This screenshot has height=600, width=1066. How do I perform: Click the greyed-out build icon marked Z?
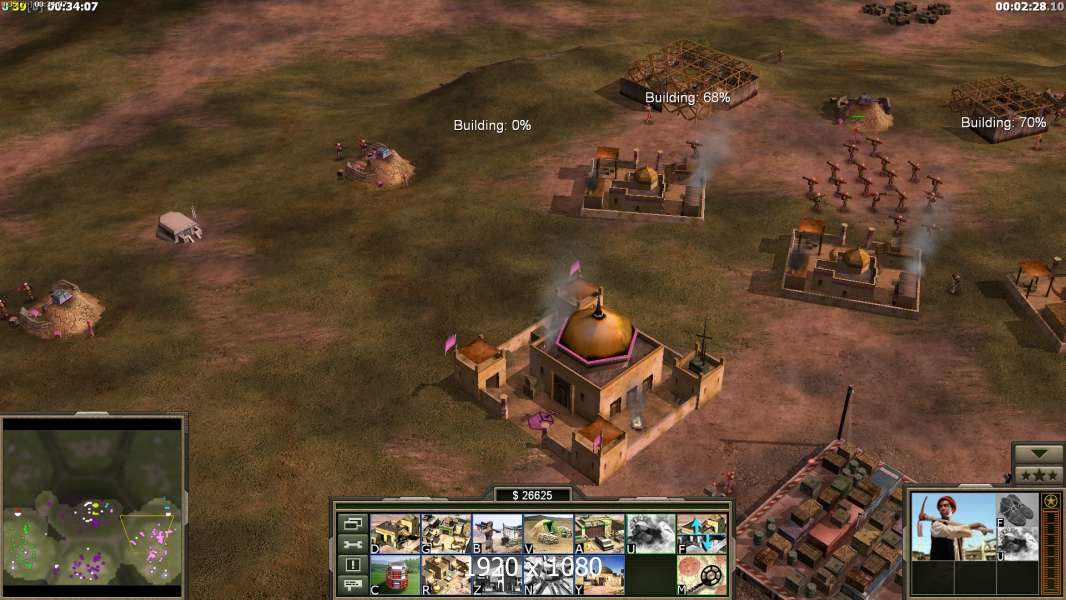click(497, 575)
